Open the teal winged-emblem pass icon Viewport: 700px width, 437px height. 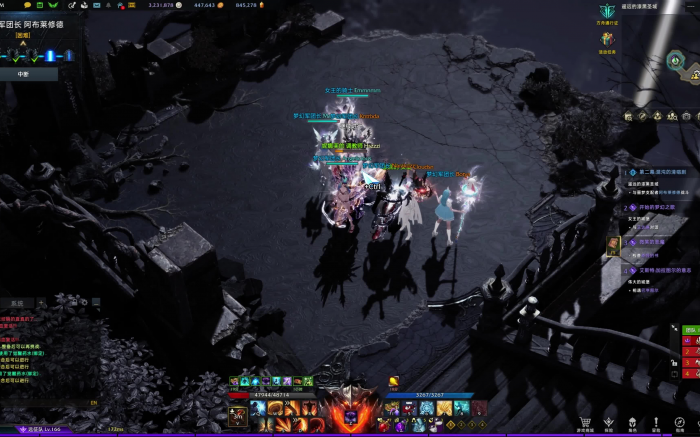click(607, 12)
